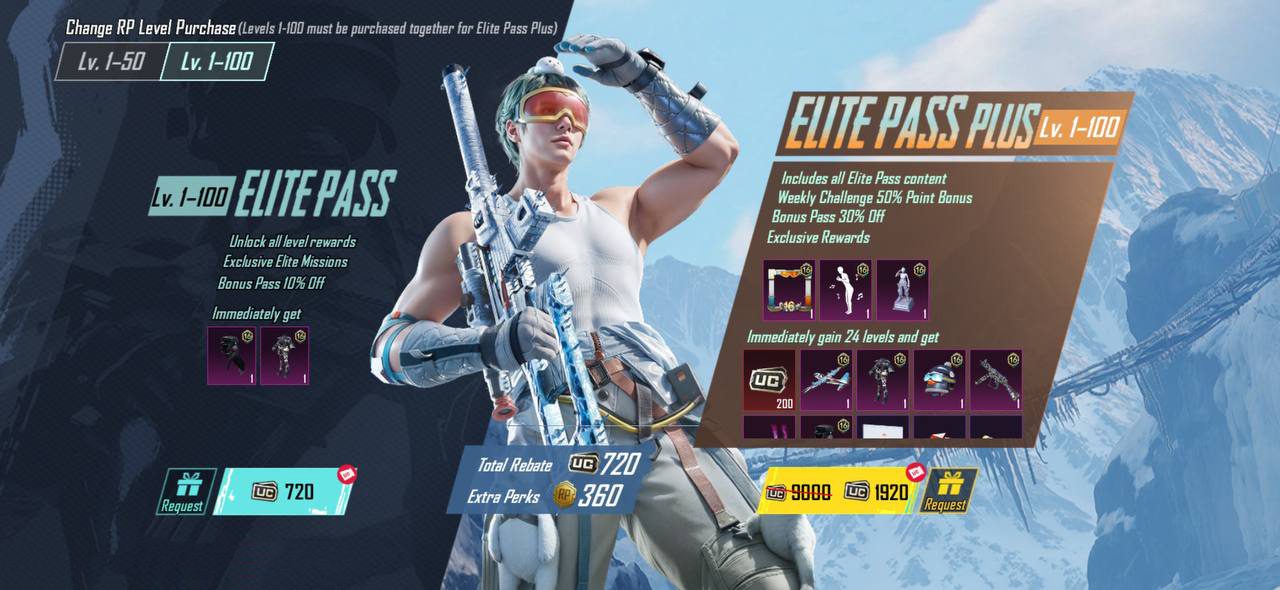The width and height of the screenshot is (1280, 590).
Task: Inspect the avatar frame exclusive reward
Action: (x=789, y=290)
